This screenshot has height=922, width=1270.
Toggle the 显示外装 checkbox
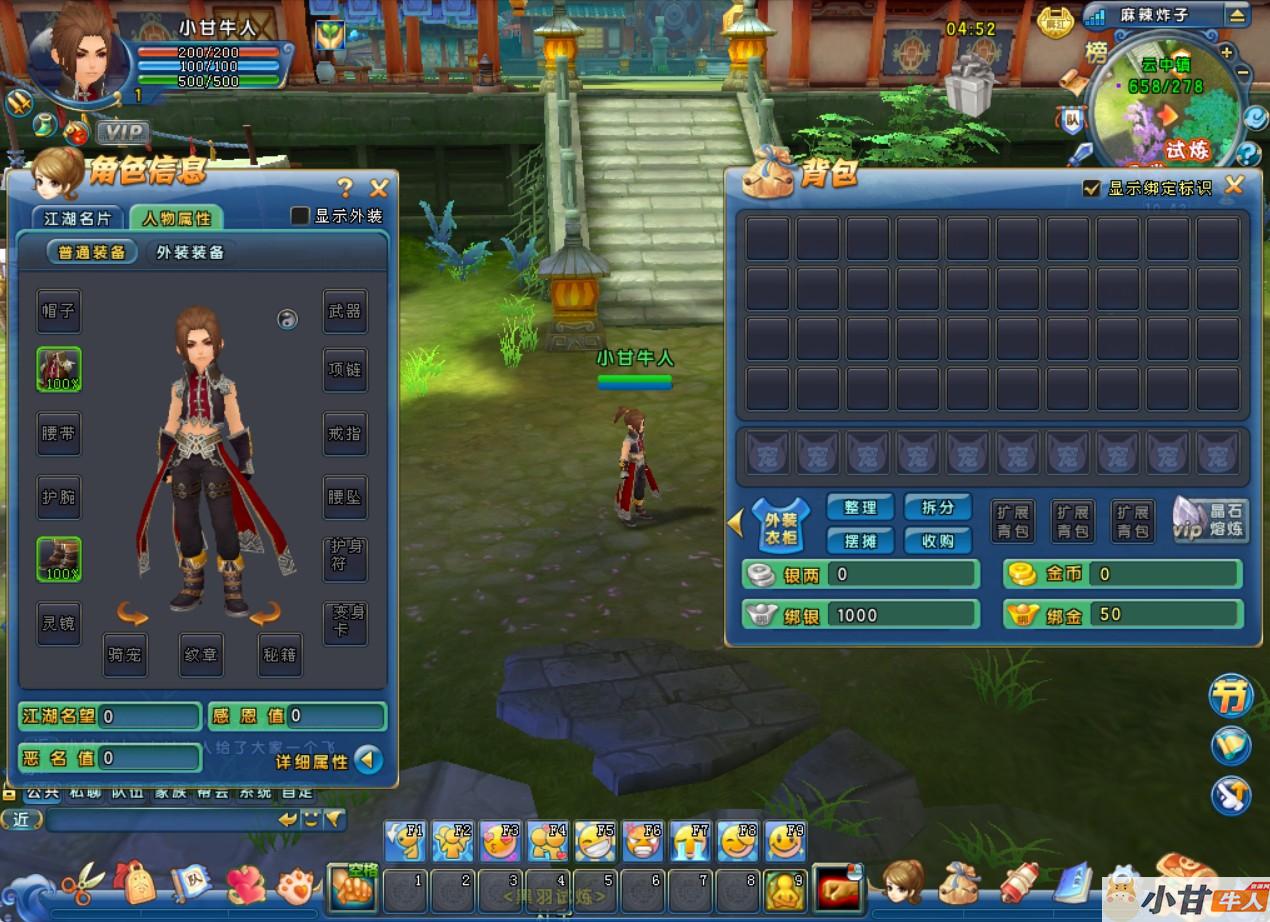click(x=299, y=216)
